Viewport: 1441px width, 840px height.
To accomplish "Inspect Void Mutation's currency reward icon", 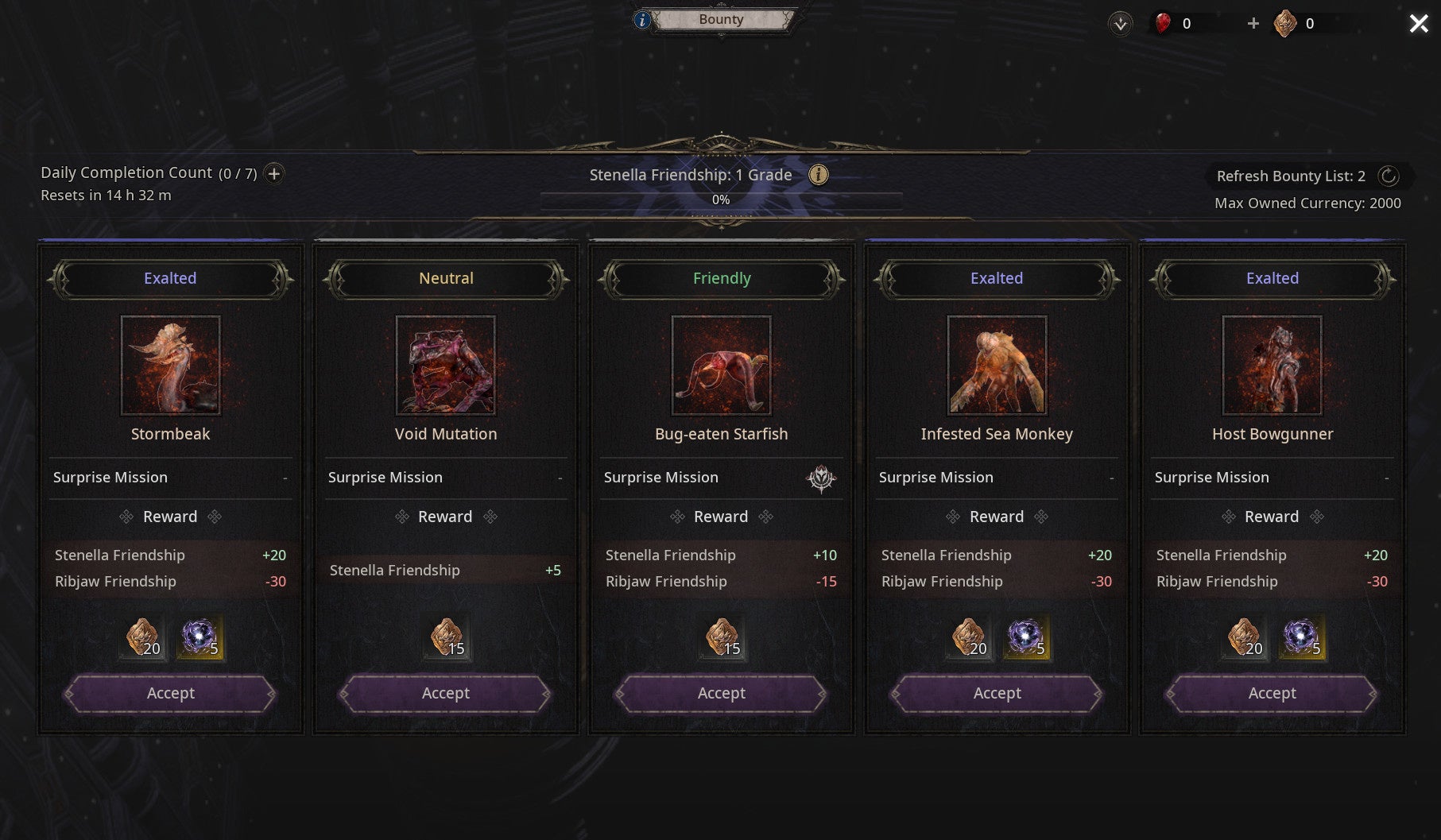I will (447, 637).
